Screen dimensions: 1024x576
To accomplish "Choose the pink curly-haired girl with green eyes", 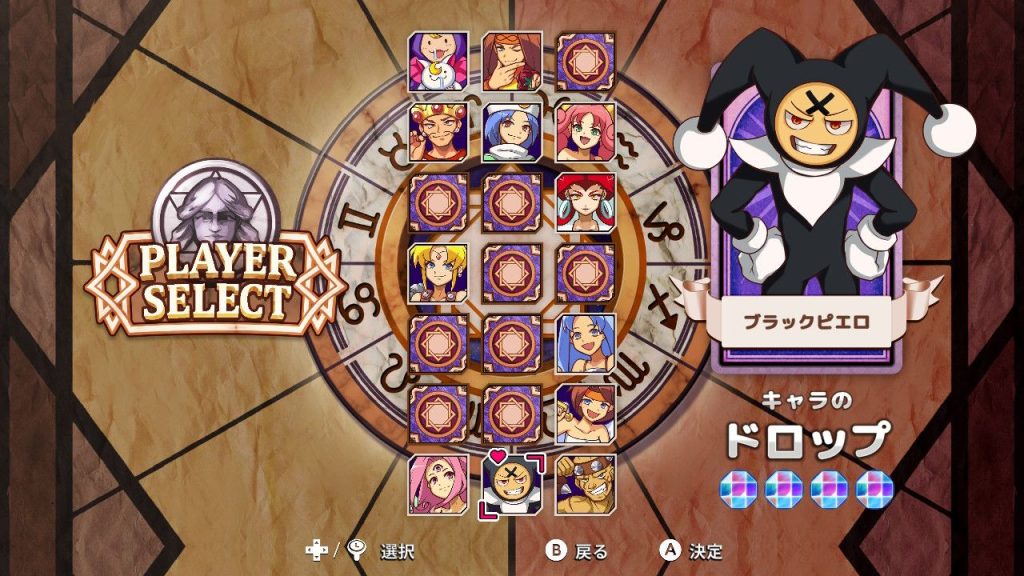I will click(x=585, y=133).
